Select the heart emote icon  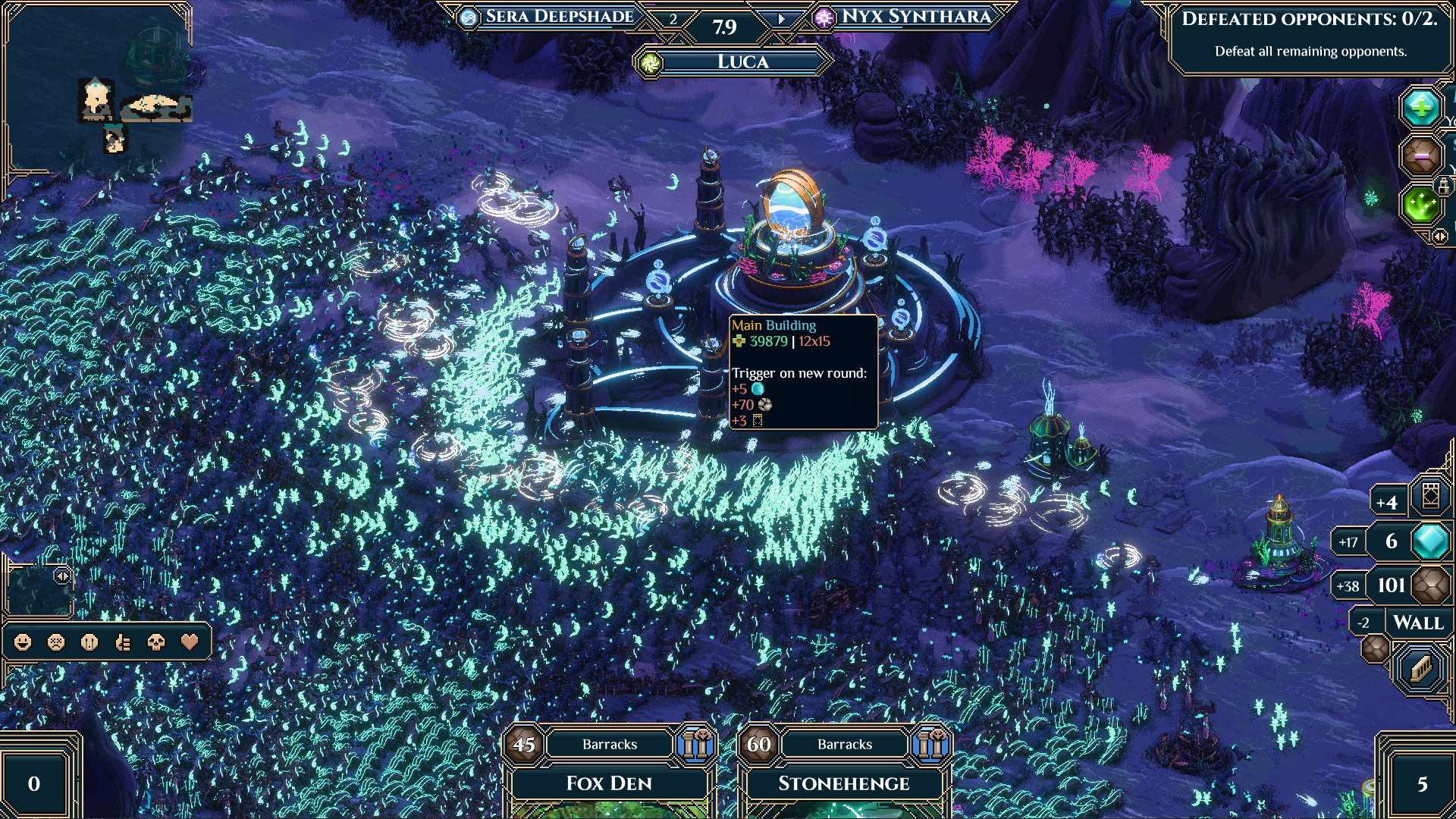click(x=187, y=643)
